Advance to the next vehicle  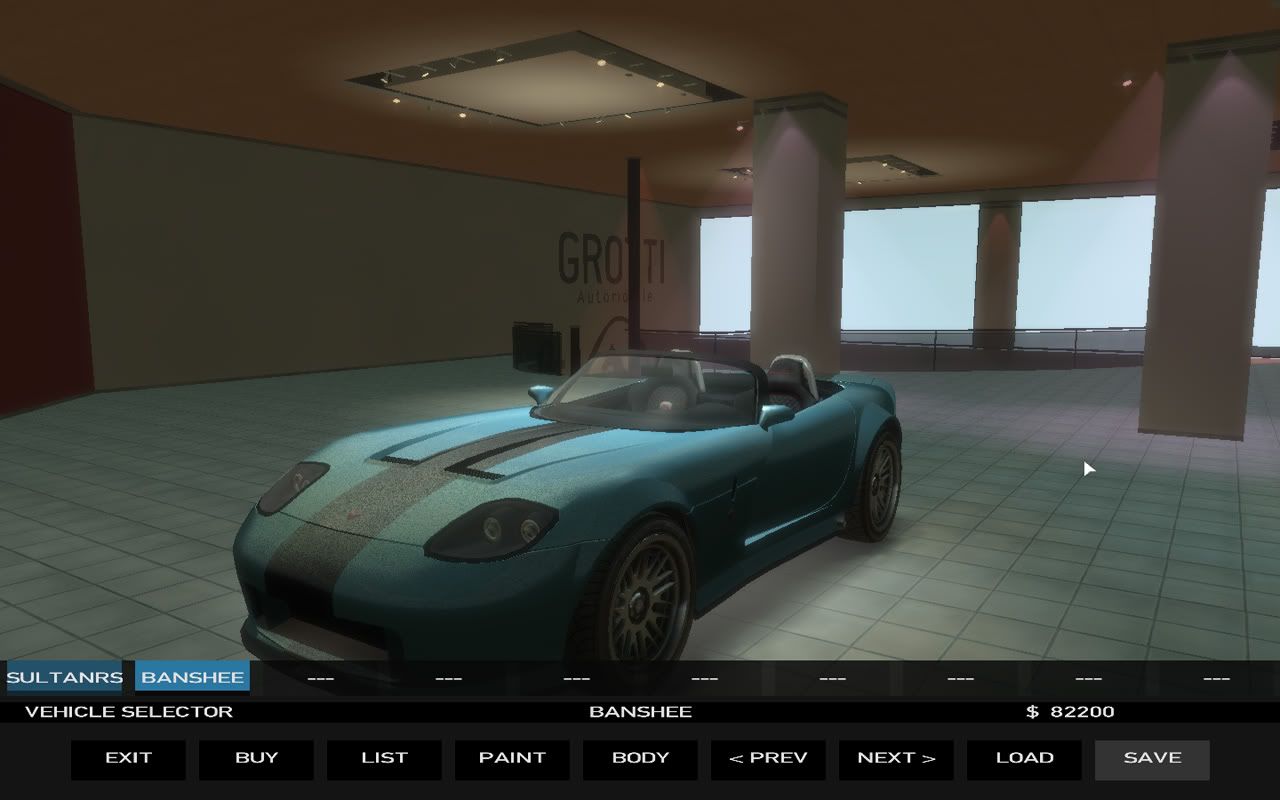(x=896, y=759)
